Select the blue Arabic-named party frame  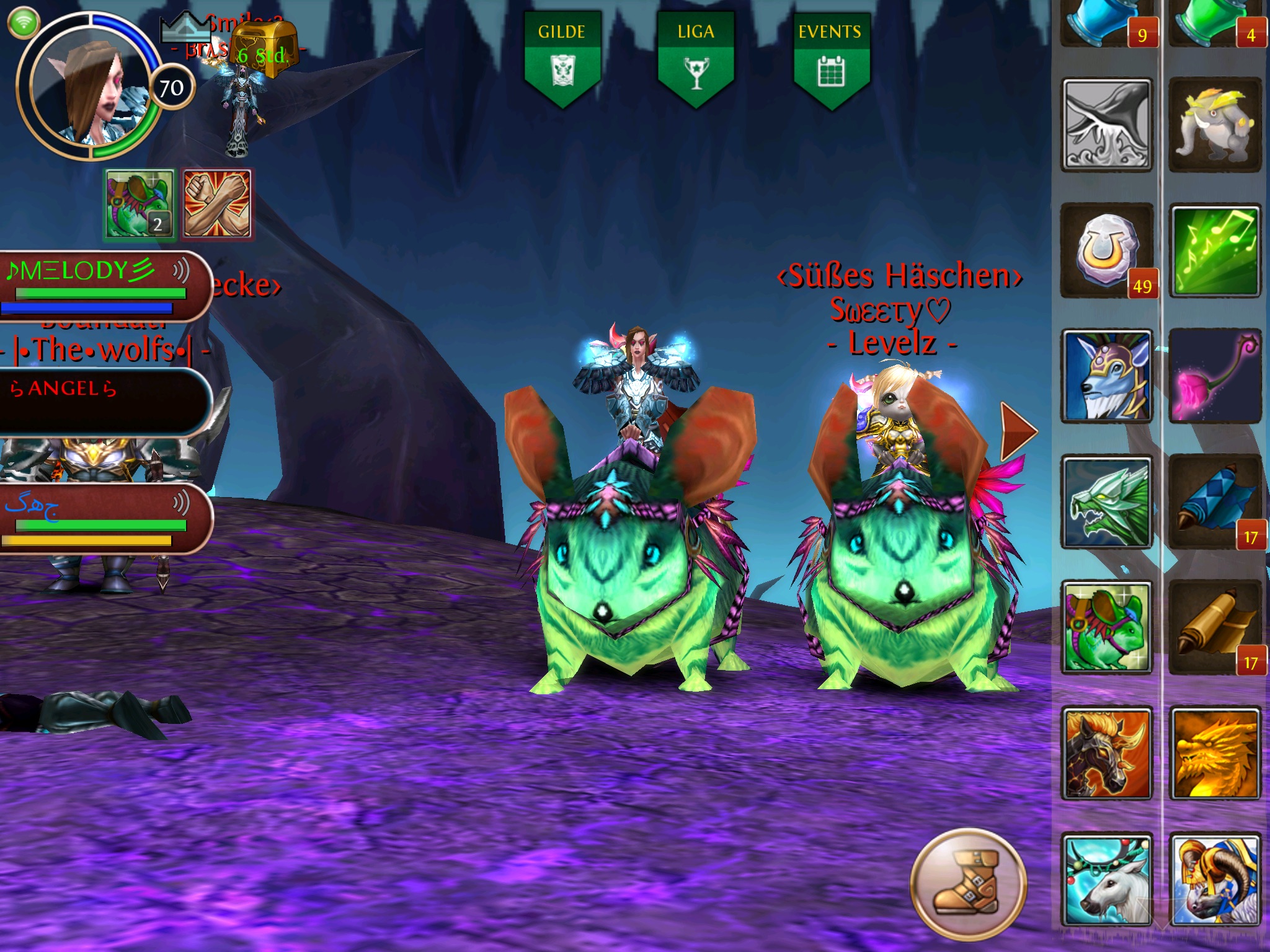click(x=99, y=518)
